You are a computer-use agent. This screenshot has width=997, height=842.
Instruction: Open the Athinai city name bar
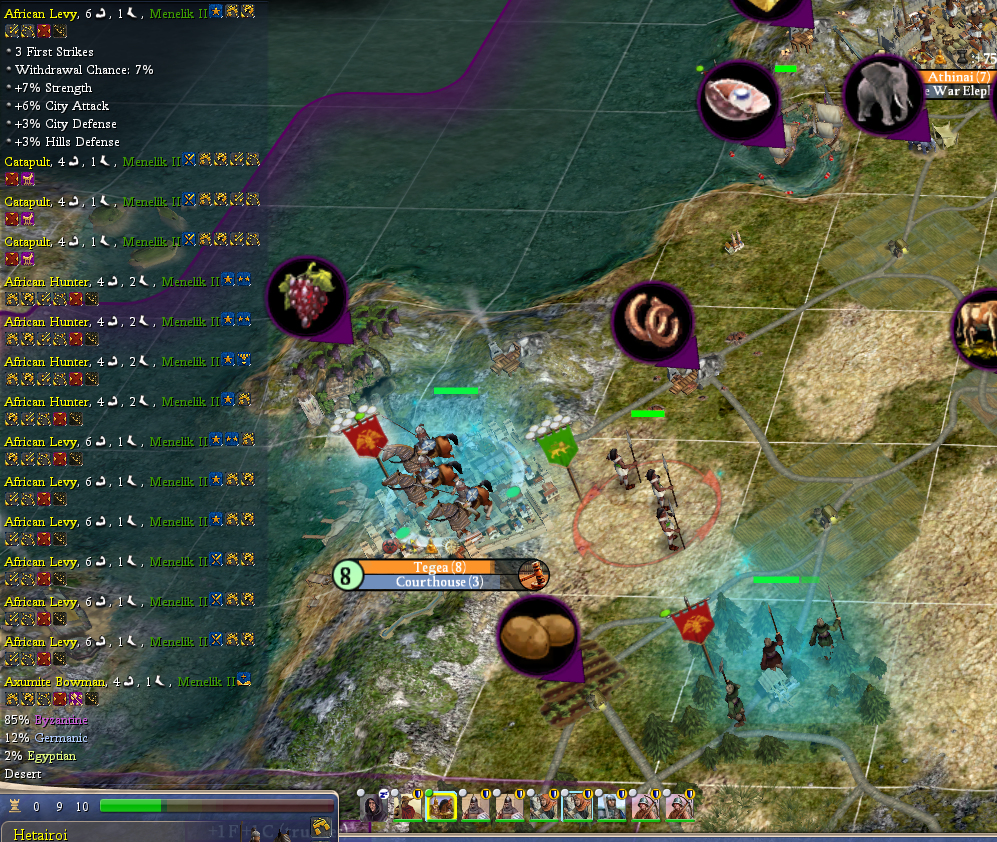click(957, 77)
